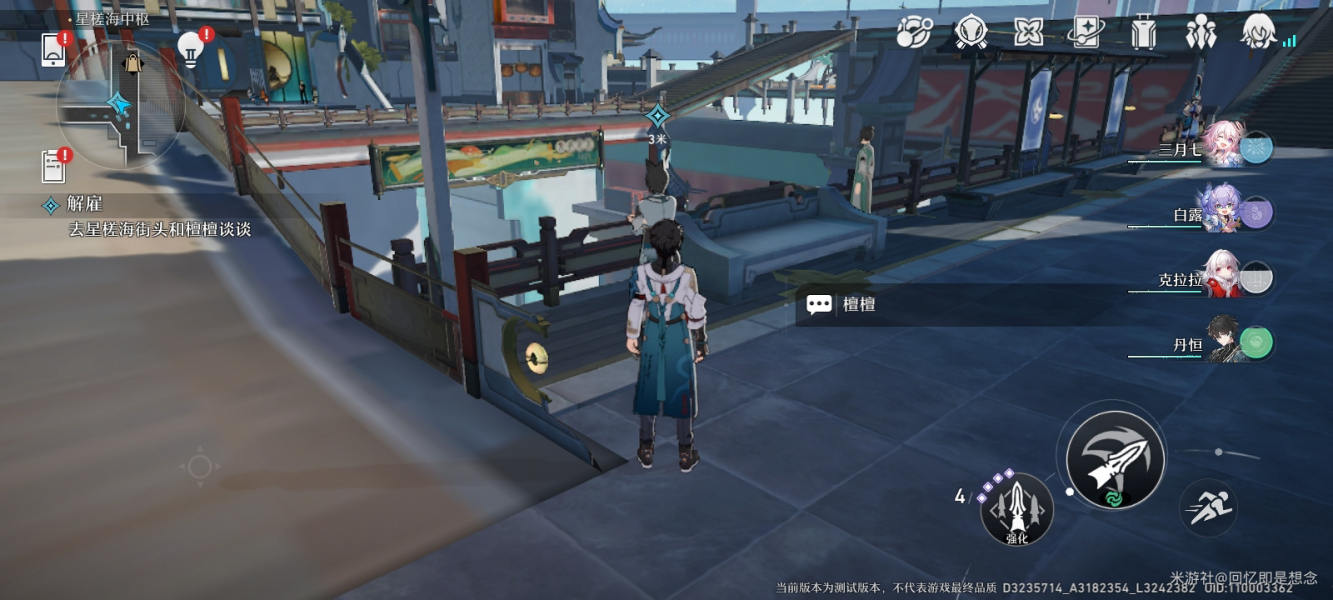
Task: Switch to party member 白露
Action: (1222, 212)
